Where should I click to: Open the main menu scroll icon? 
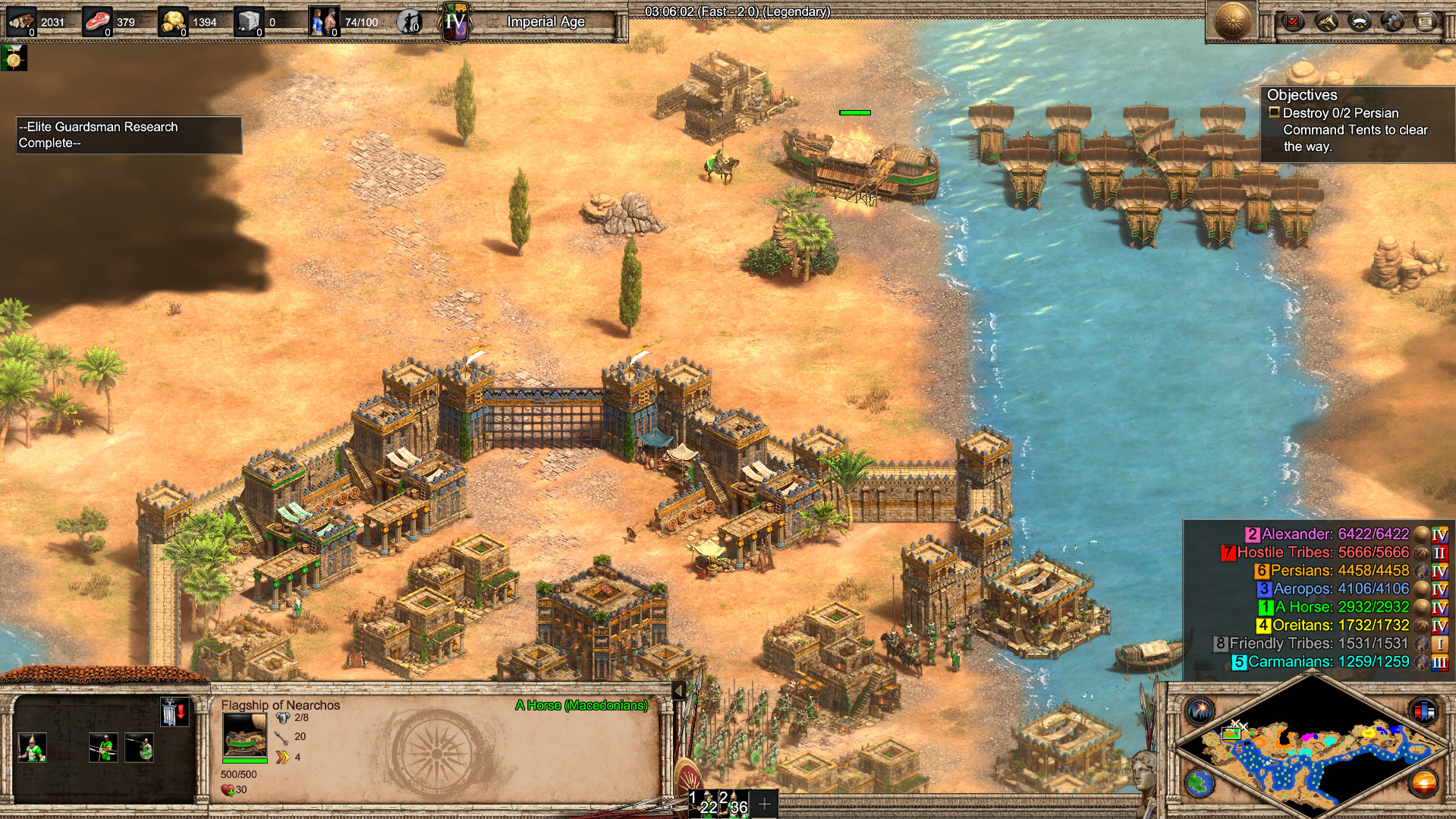pyautogui.click(x=1426, y=21)
